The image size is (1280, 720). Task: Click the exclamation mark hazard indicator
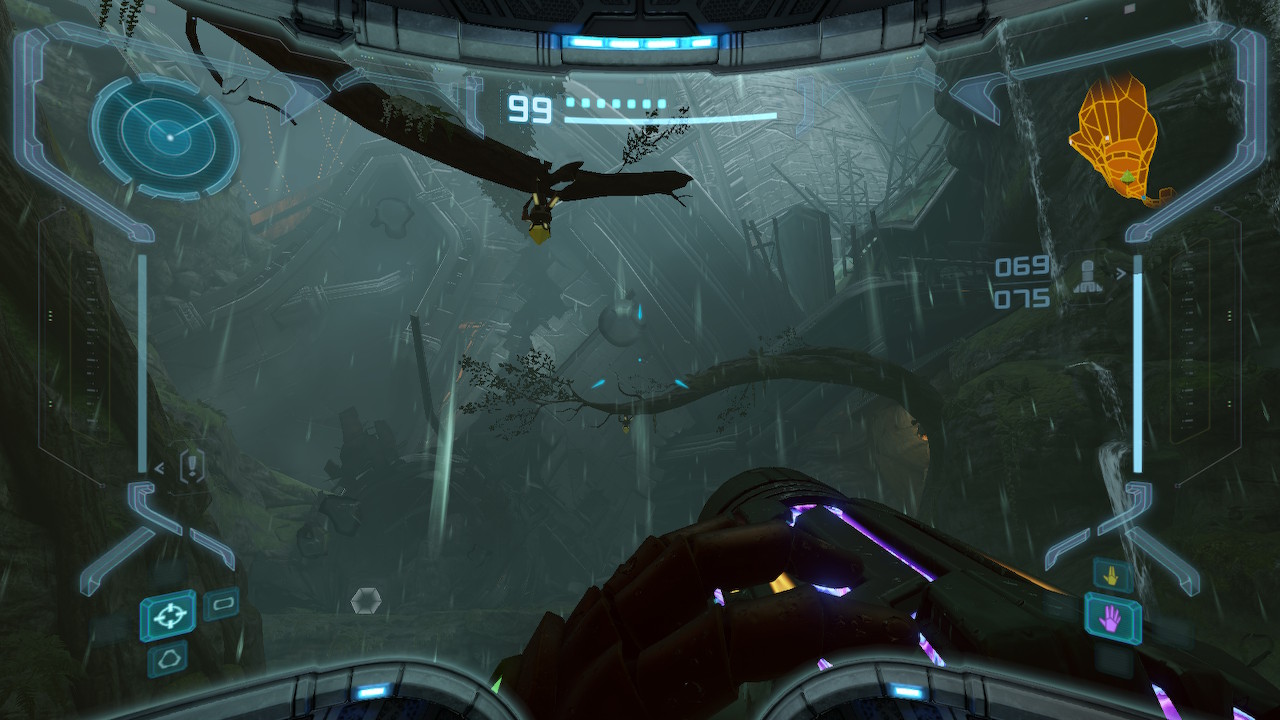(191, 465)
